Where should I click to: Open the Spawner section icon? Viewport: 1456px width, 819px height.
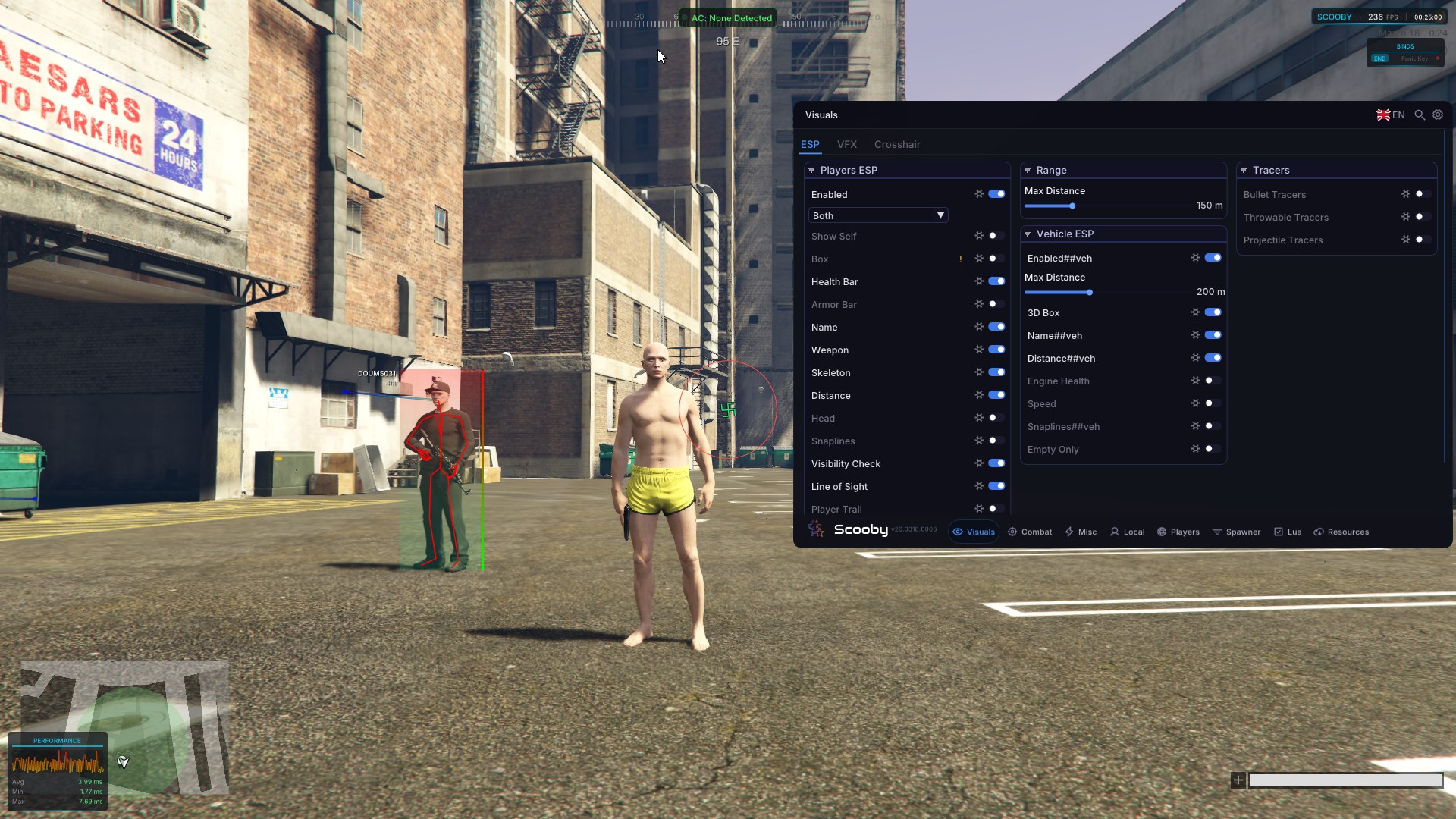point(1216,532)
